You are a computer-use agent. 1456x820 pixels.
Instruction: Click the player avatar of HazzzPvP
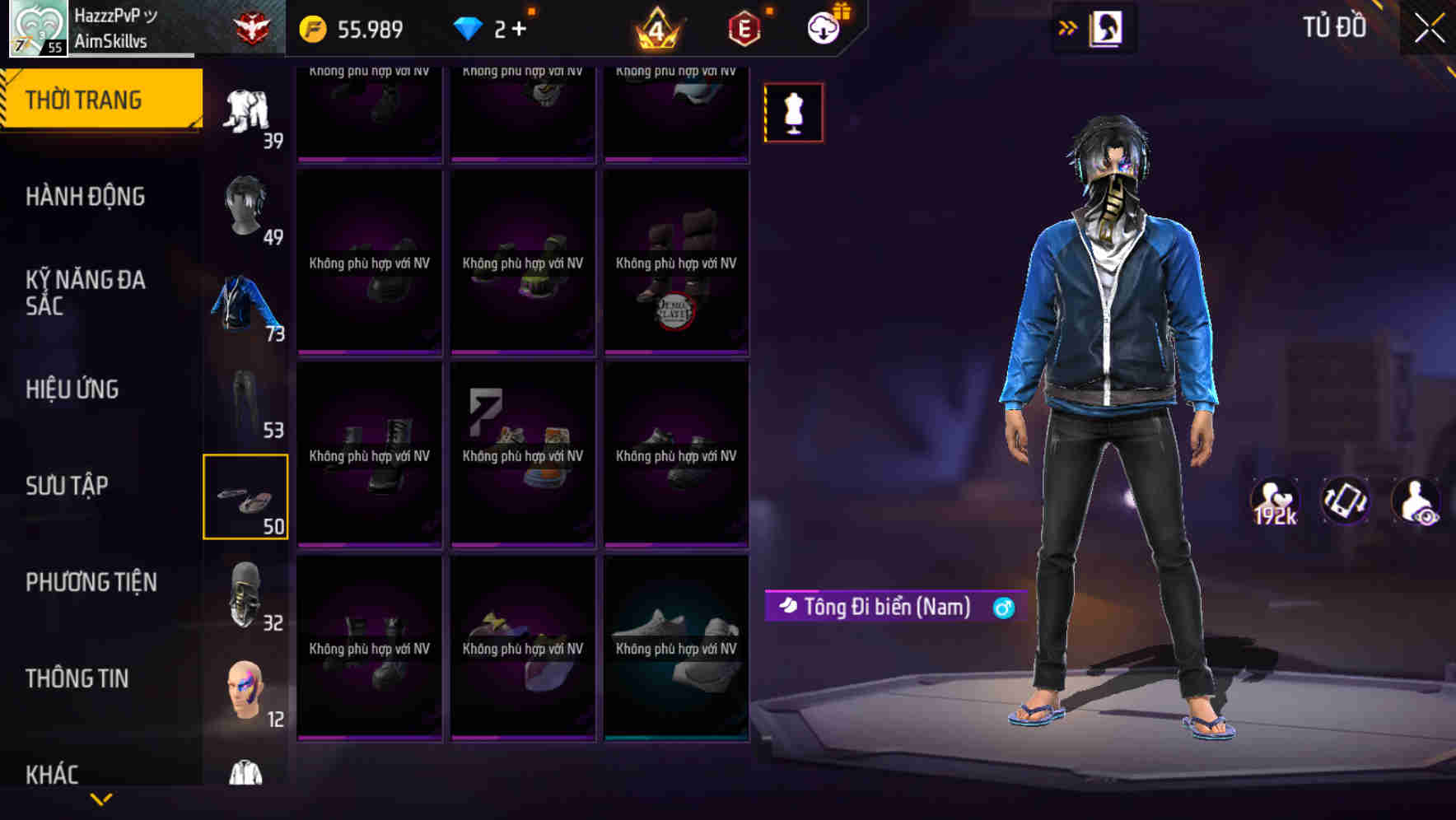click(x=37, y=27)
